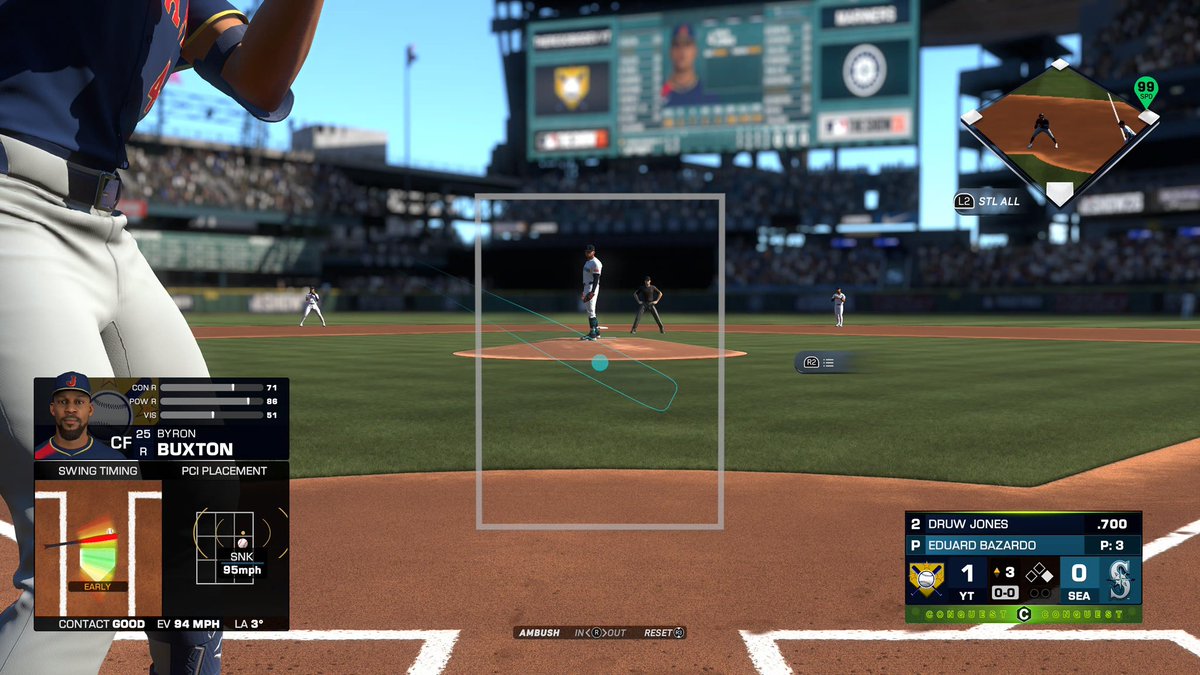Select the Byron Buxton batter card
Screen dimensions: 1200x675
pos(162,419)
